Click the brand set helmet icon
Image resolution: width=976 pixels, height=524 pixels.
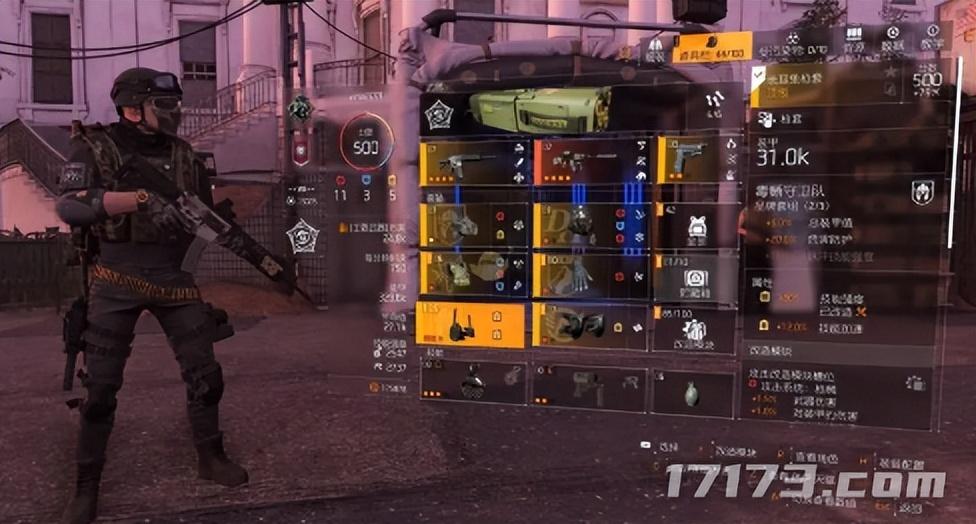pyautogui.click(x=922, y=192)
